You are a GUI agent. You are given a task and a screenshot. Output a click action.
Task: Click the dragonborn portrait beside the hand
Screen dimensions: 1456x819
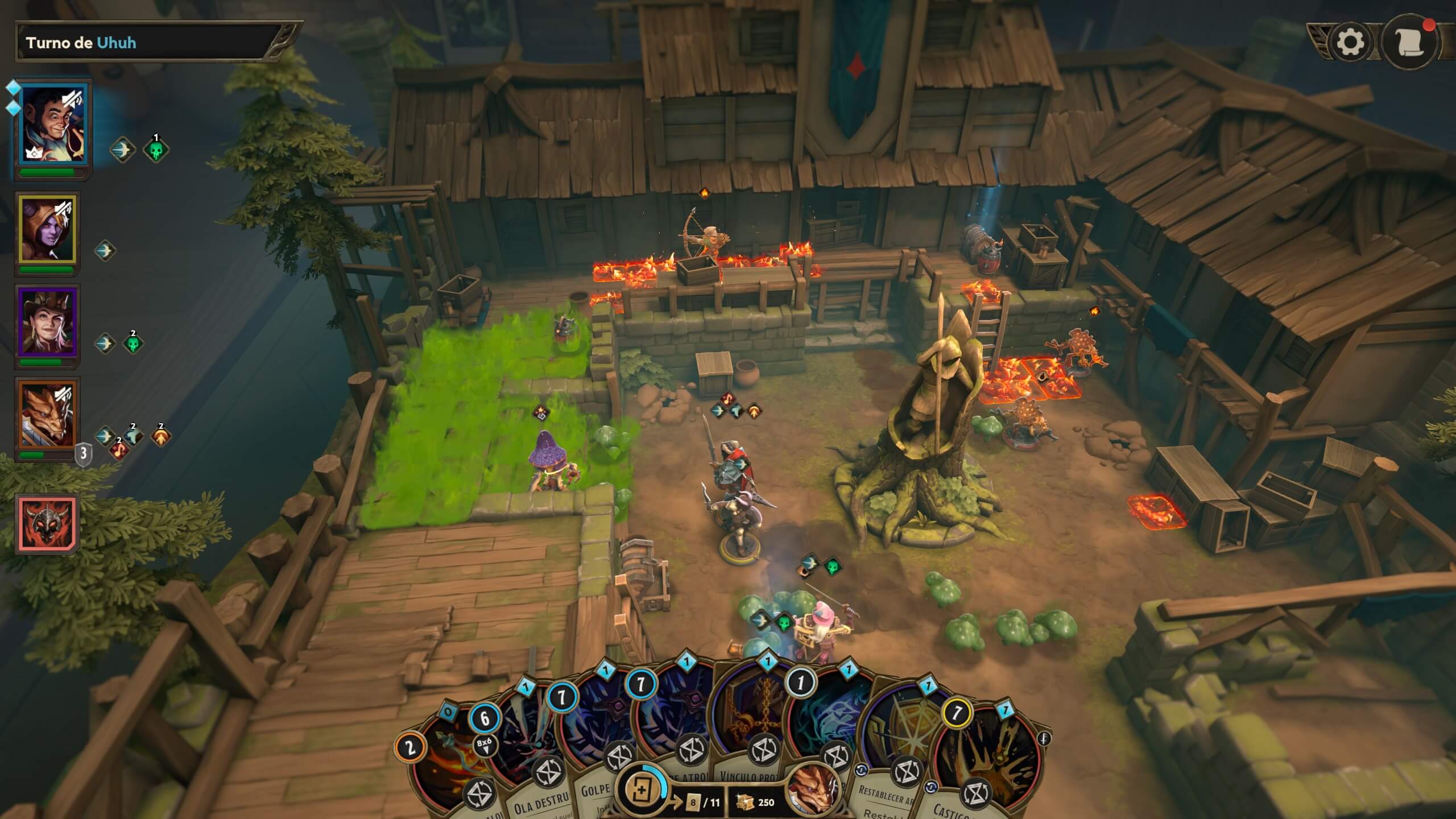pyautogui.click(x=814, y=791)
